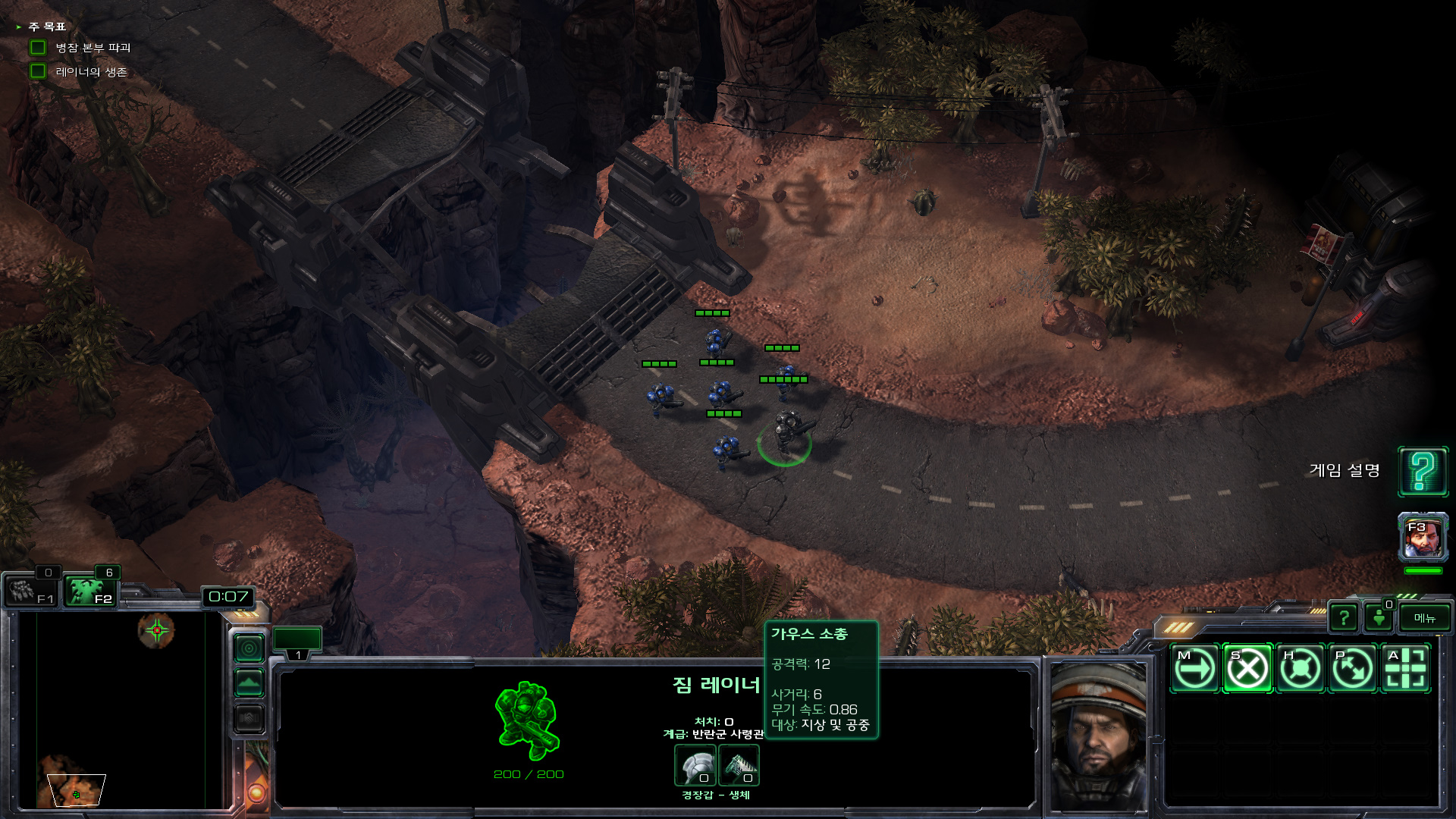
Task: Open the 메뉴 game menu
Action: [x=1424, y=618]
